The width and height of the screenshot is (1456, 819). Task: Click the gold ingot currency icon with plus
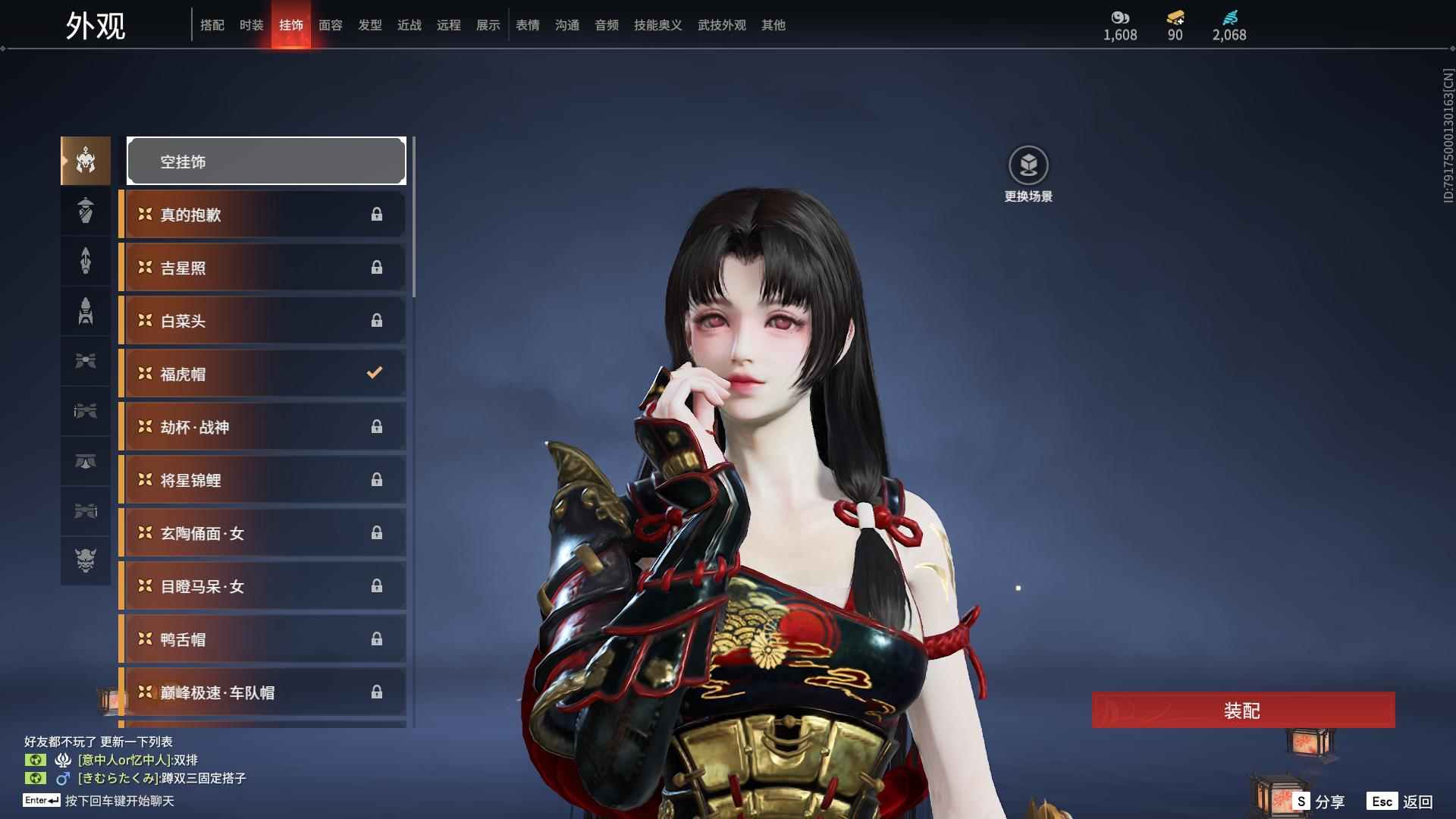point(1173,17)
